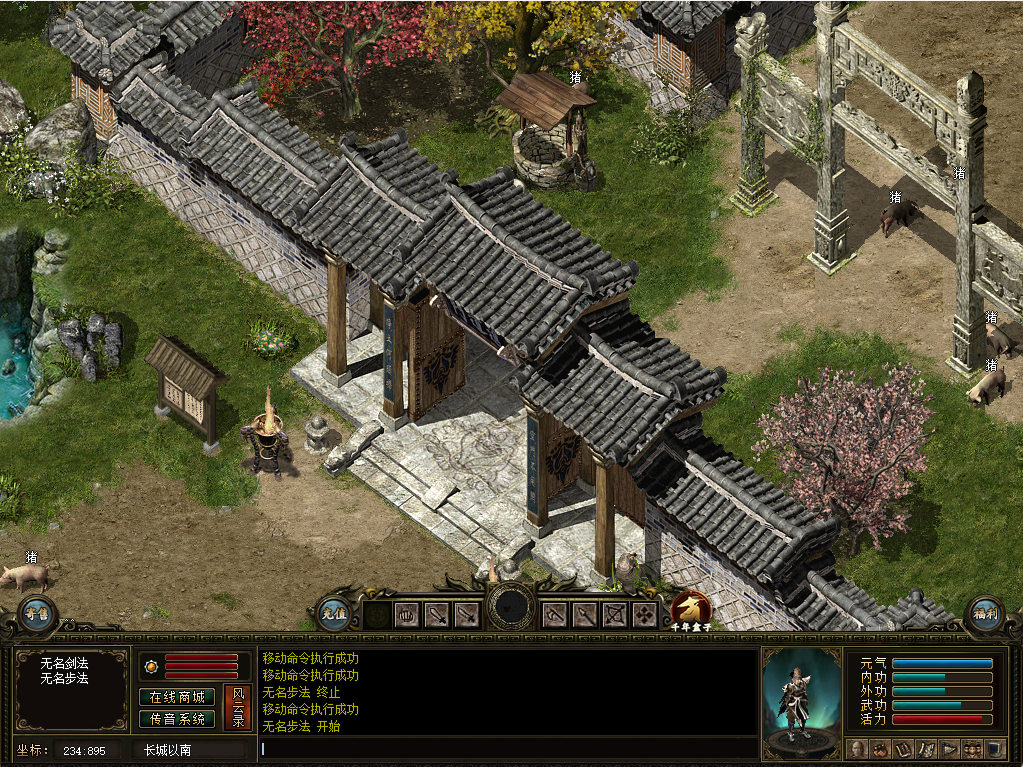Viewport: 1023px width, 767px height.
Task: Select the bow and arrow skill slot
Action: tap(615, 614)
